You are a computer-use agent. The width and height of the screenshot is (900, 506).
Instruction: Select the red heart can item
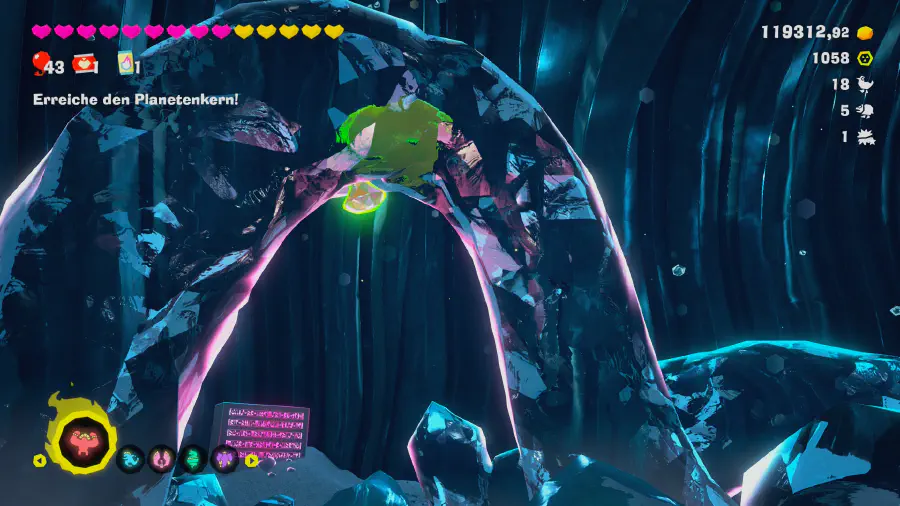point(85,65)
